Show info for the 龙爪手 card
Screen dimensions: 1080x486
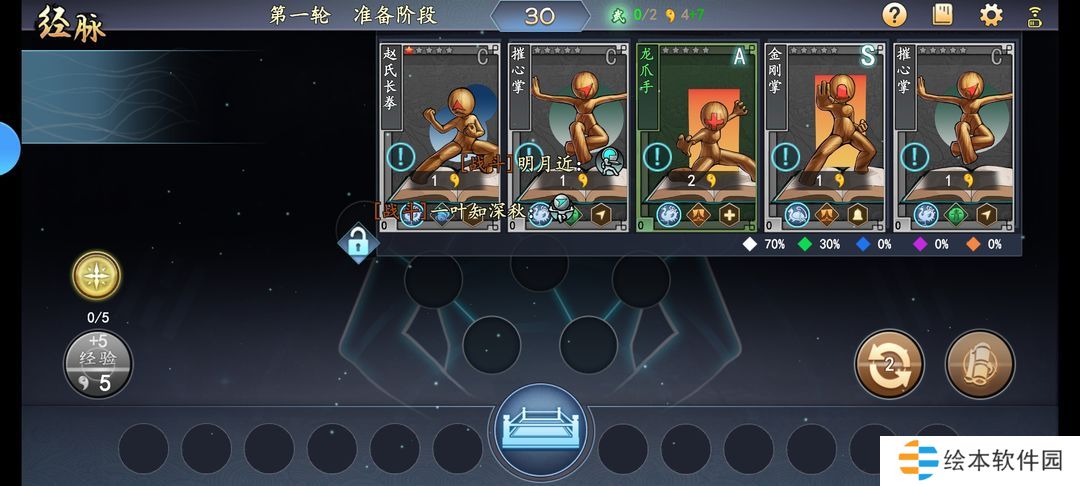657,157
